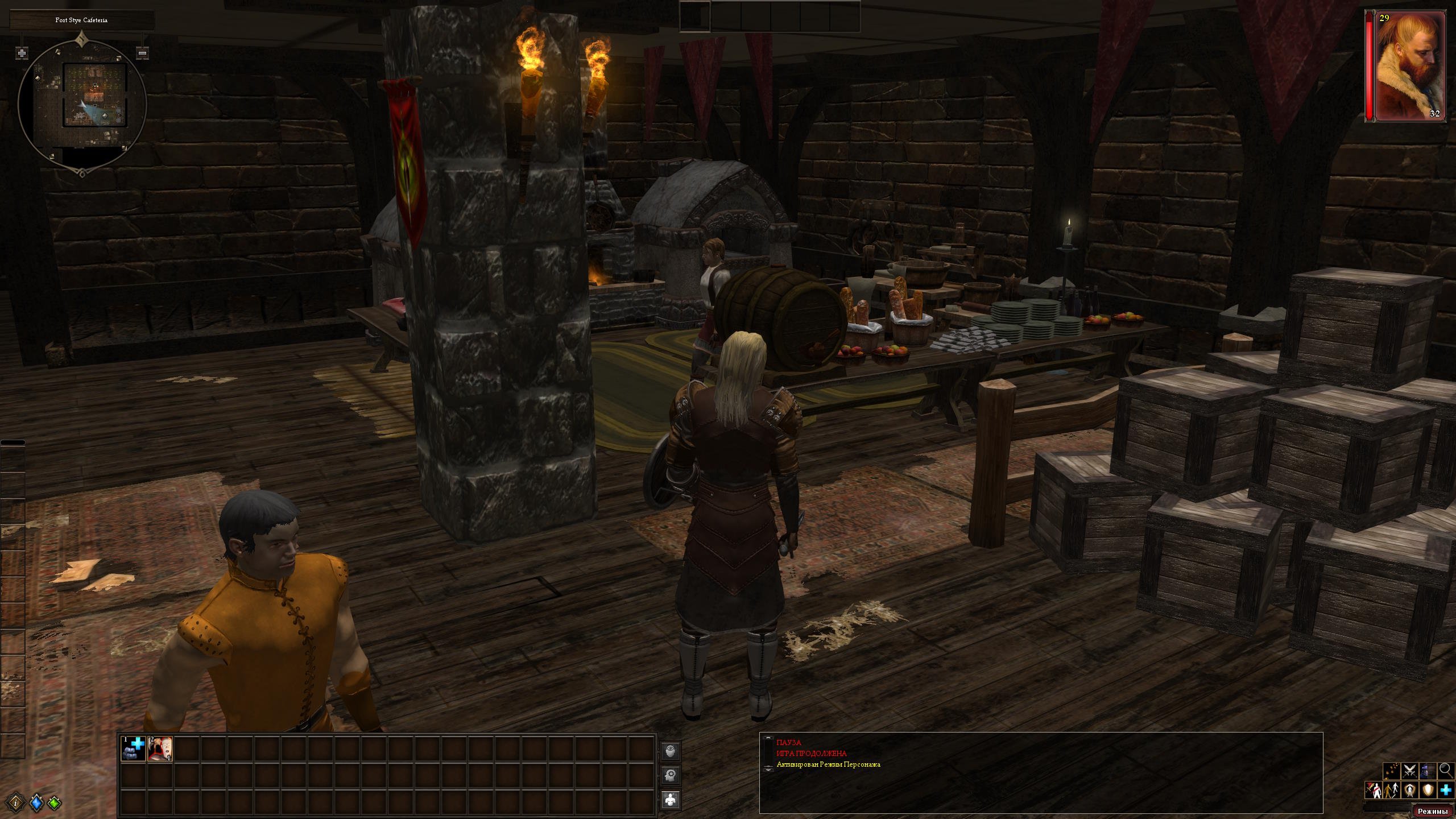Toggle the magnifying glass search mode
This screenshot has width=1456, height=819.
tap(1446, 771)
